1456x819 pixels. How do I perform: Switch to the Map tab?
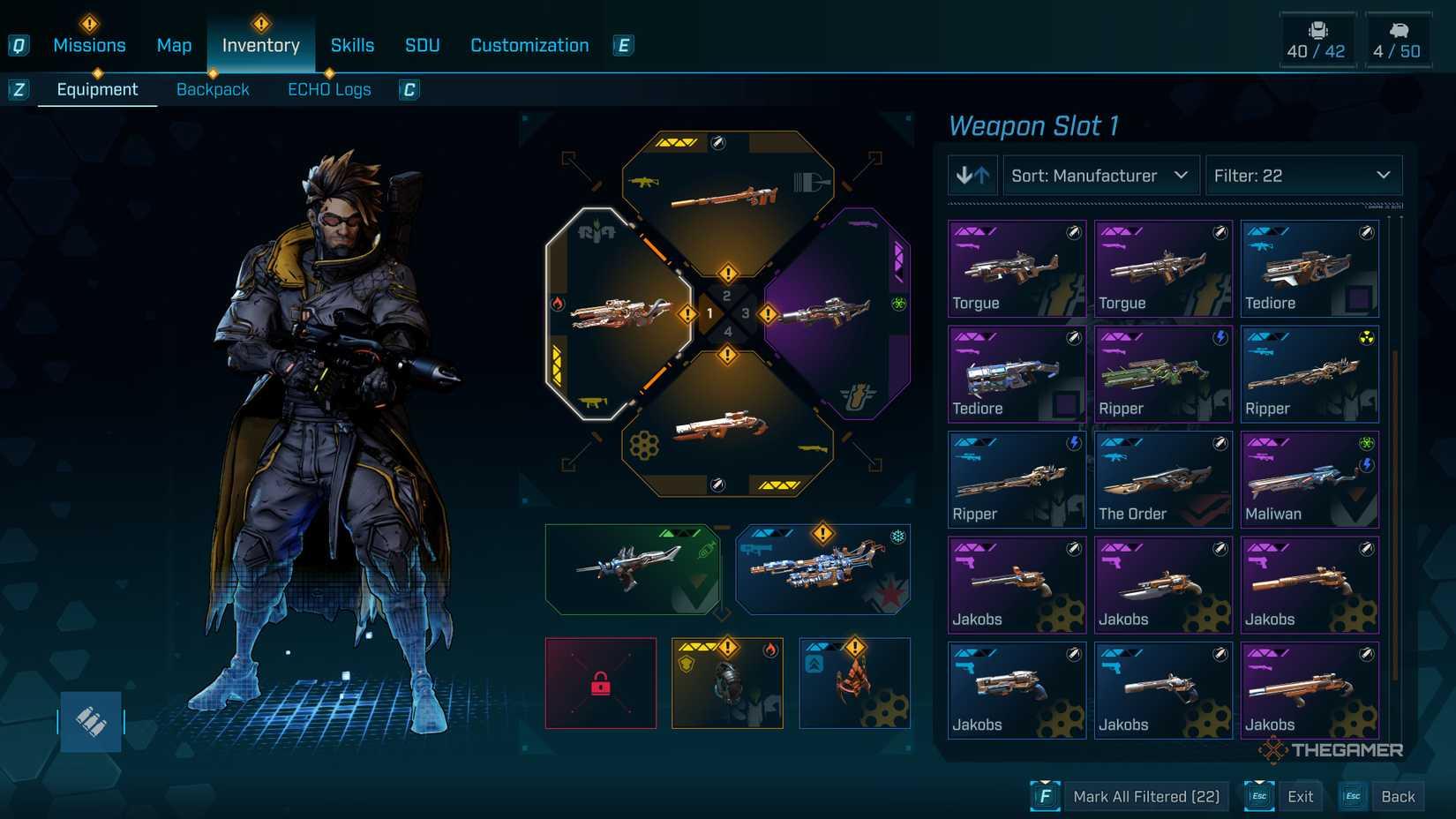(174, 46)
